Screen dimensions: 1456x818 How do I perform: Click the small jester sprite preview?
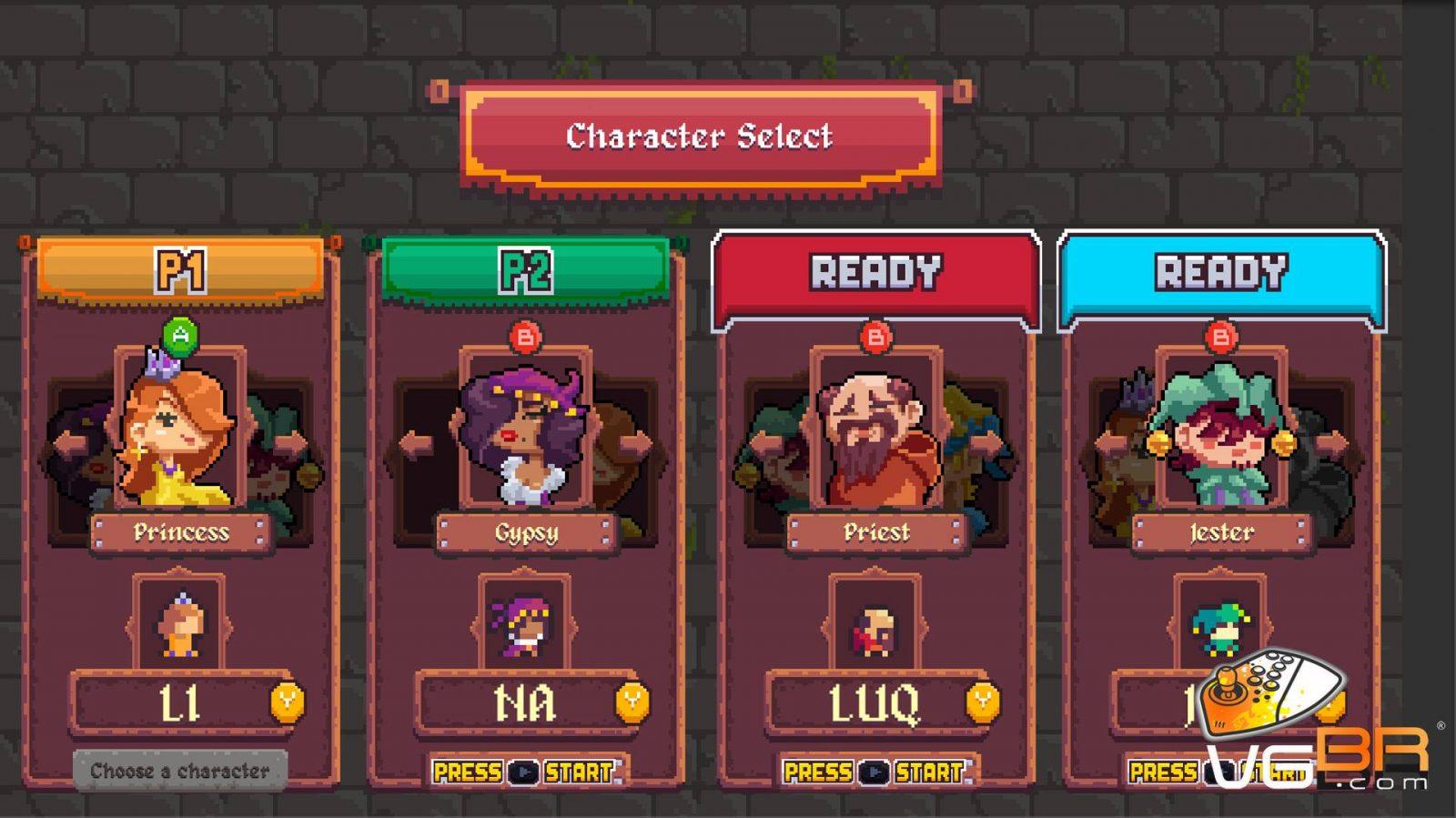click(1219, 626)
